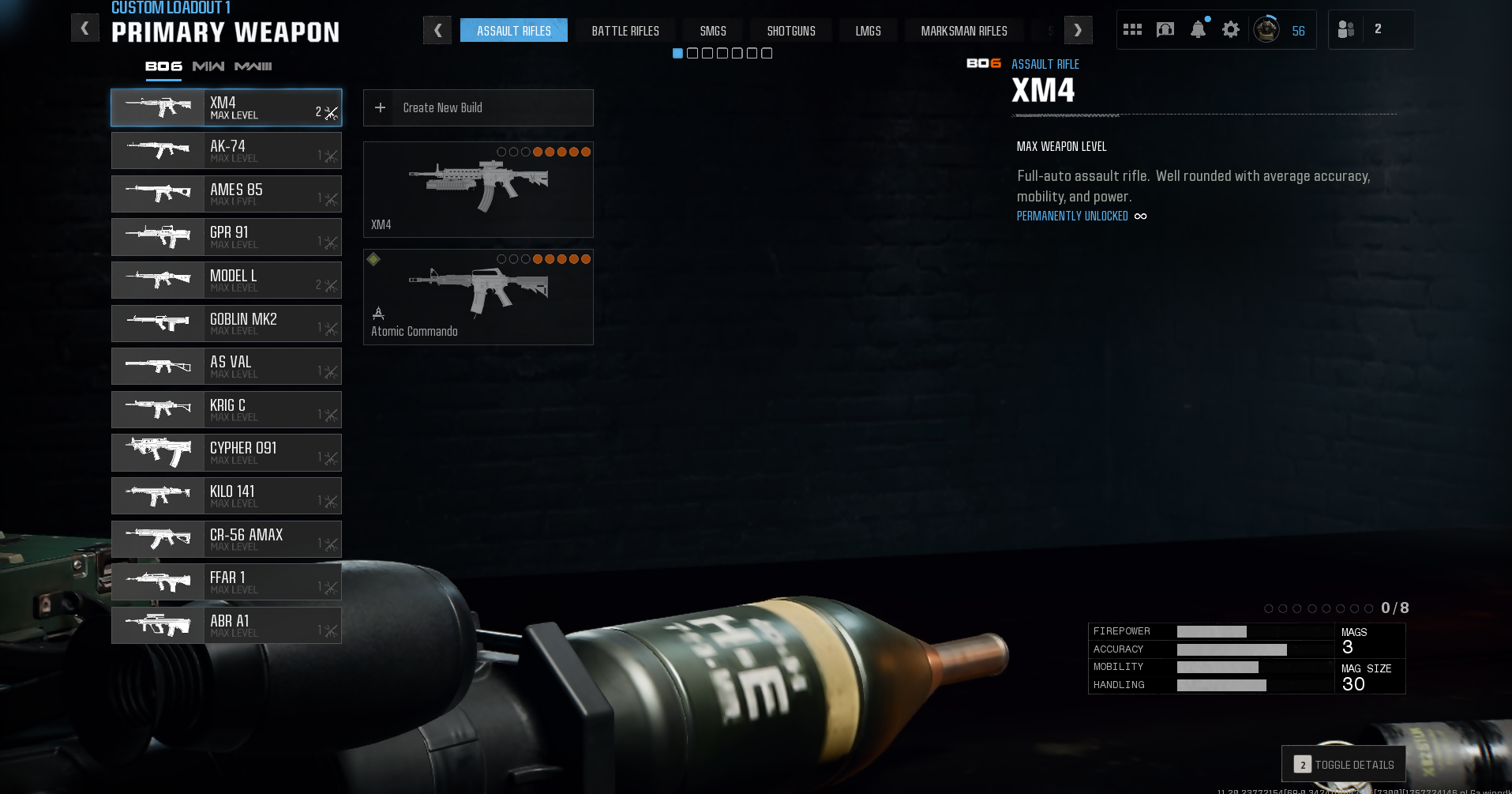1512x794 pixels.
Task: Pick the CR-56 AMAX rifle
Action: click(x=226, y=539)
